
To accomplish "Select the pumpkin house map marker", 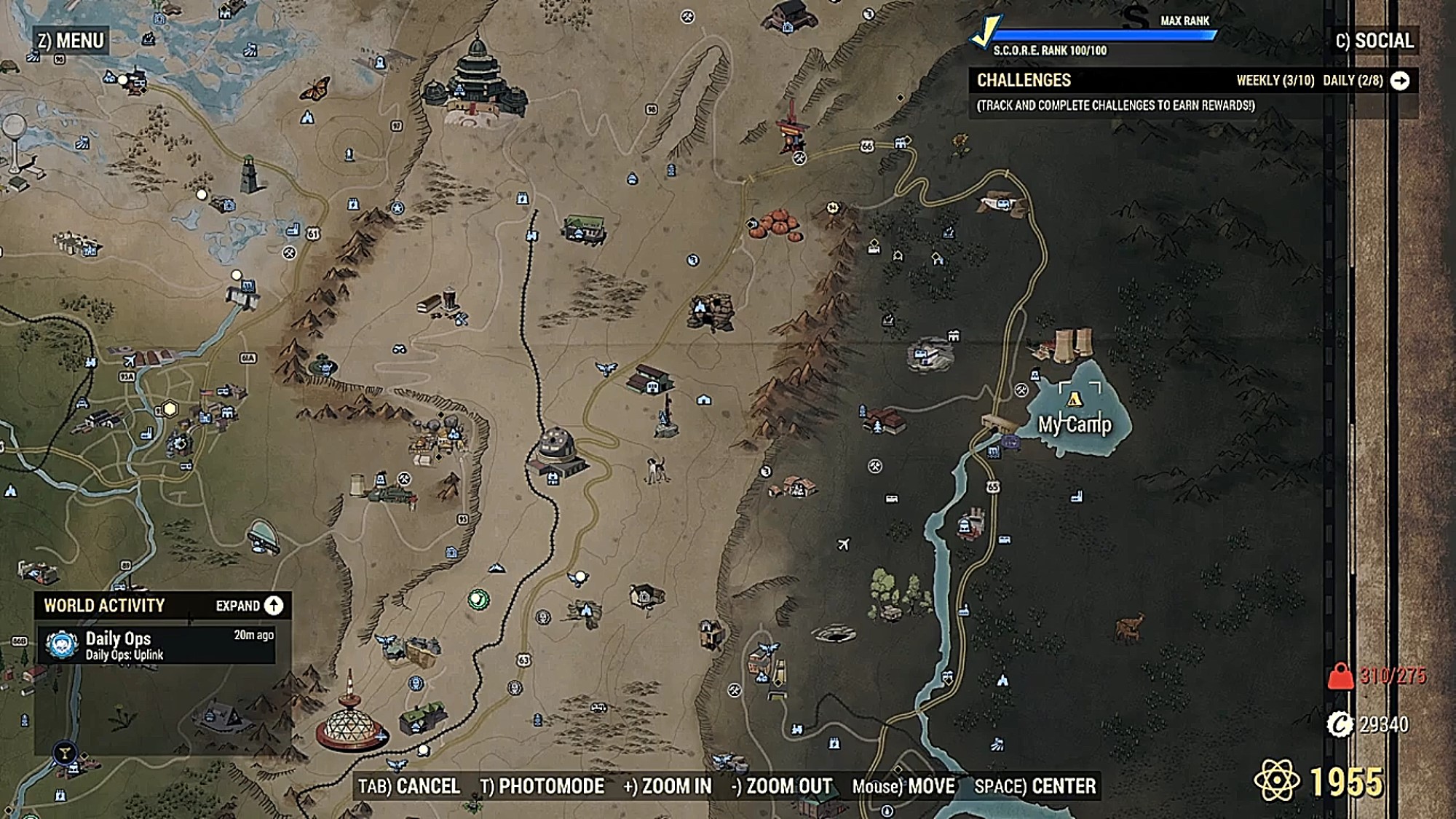I will point(778,223).
